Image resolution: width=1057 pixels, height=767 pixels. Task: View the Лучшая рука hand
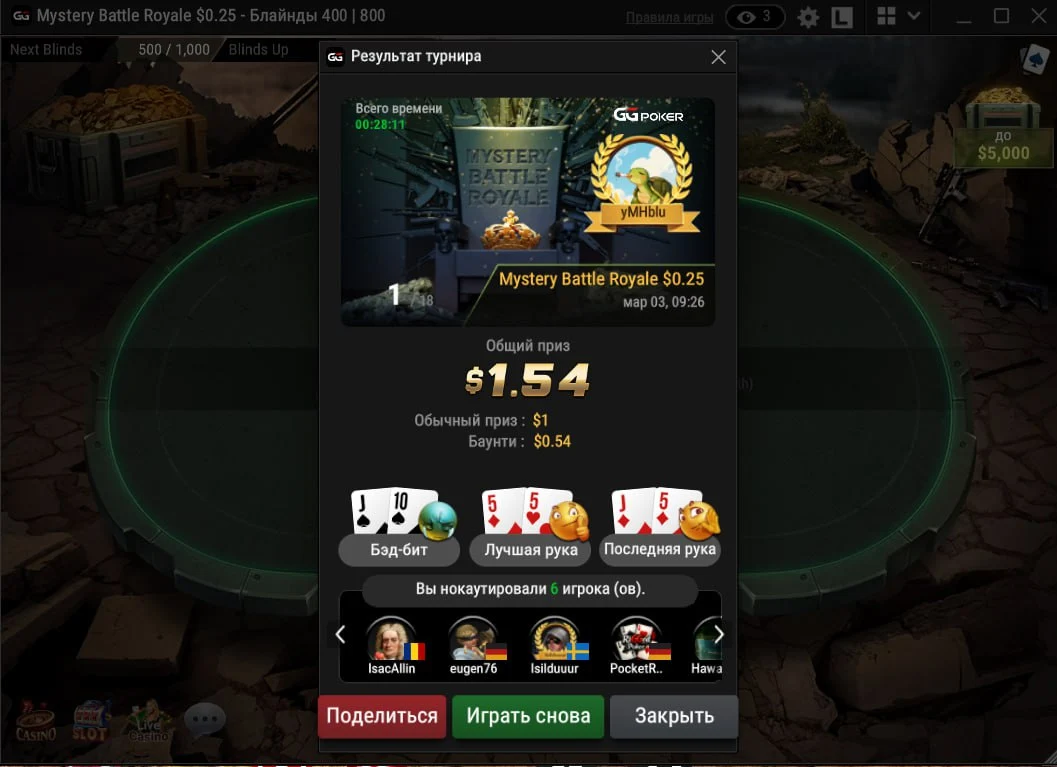[x=531, y=549]
